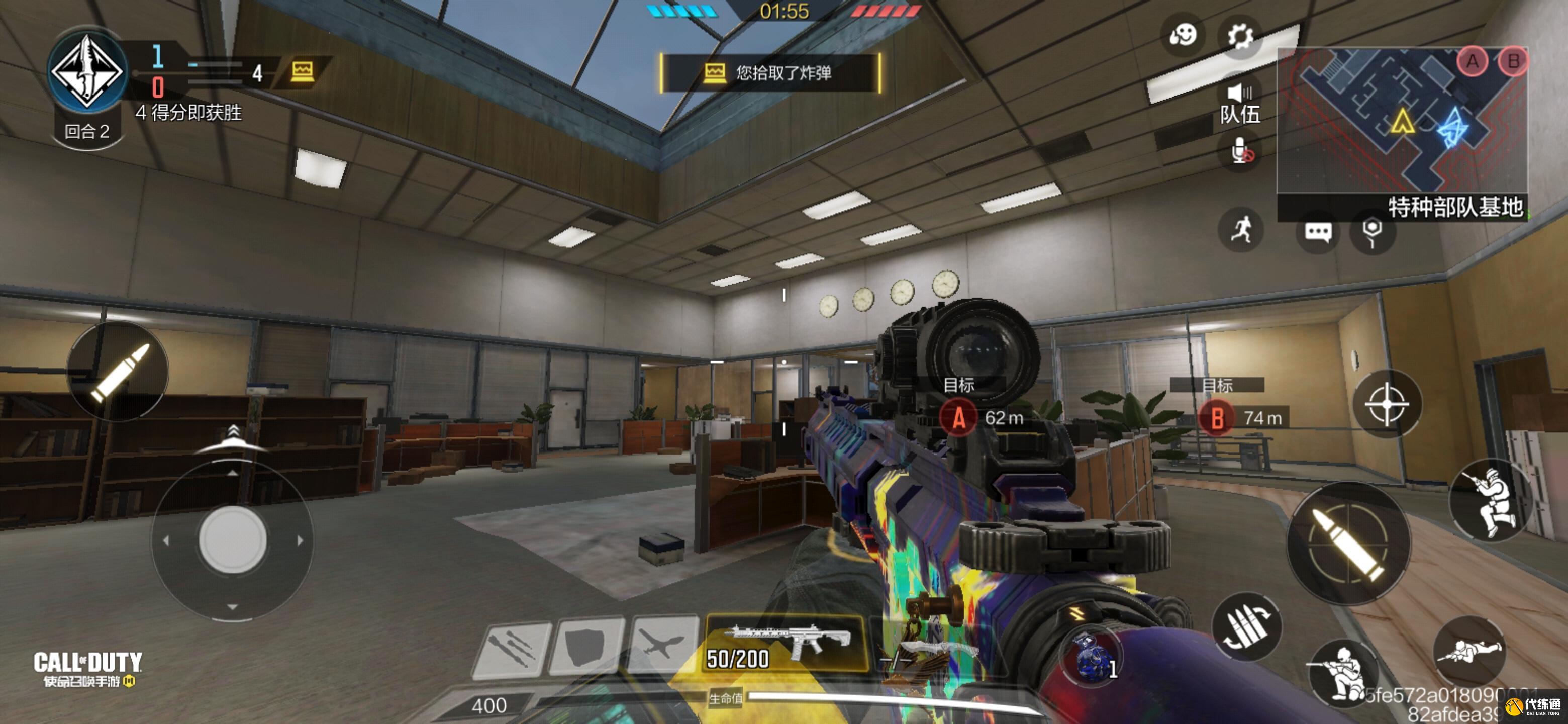Screen dimensions: 1568x724
Task: Place a location ping marker
Action: (1372, 231)
